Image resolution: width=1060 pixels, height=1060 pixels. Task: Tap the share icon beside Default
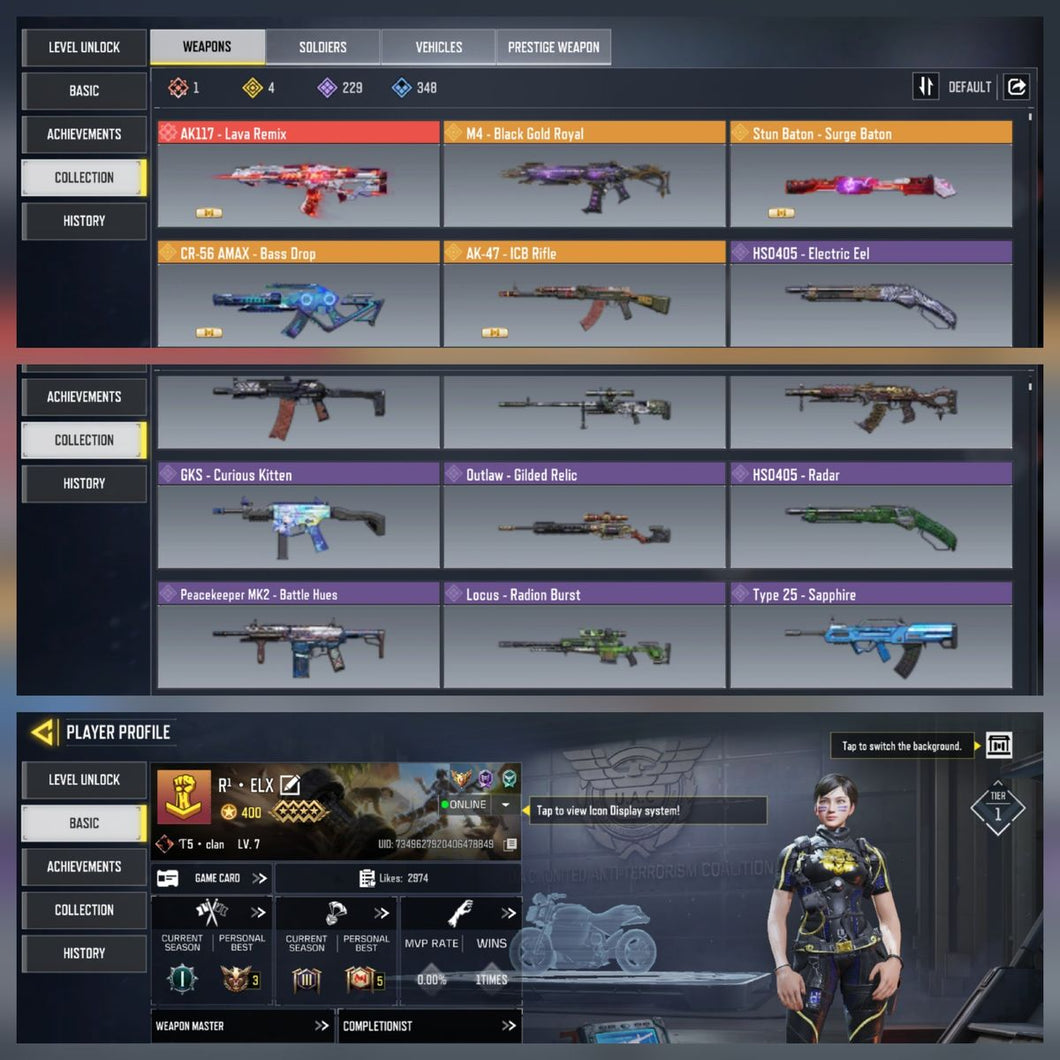[1016, 87]
